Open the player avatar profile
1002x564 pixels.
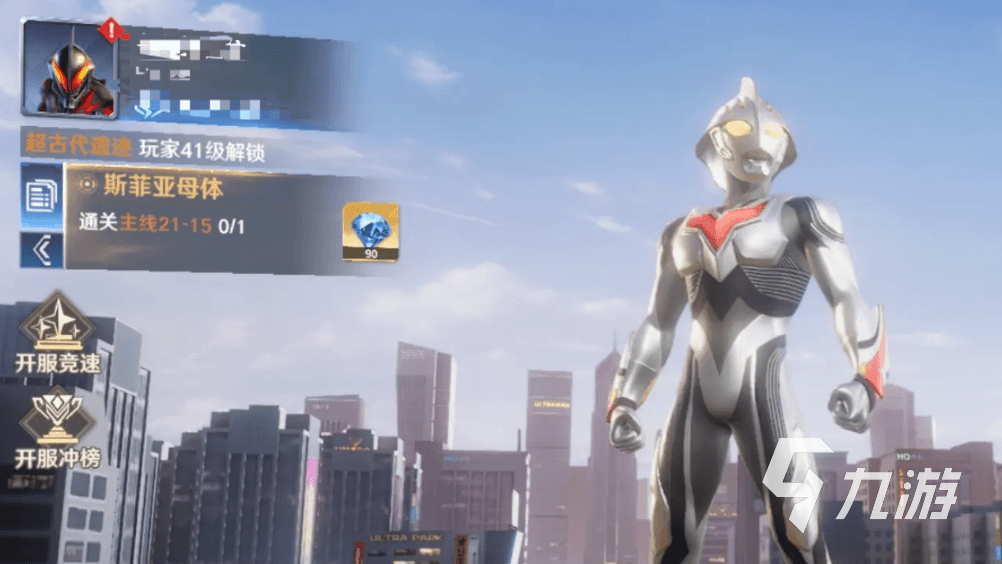pos(68,68)
